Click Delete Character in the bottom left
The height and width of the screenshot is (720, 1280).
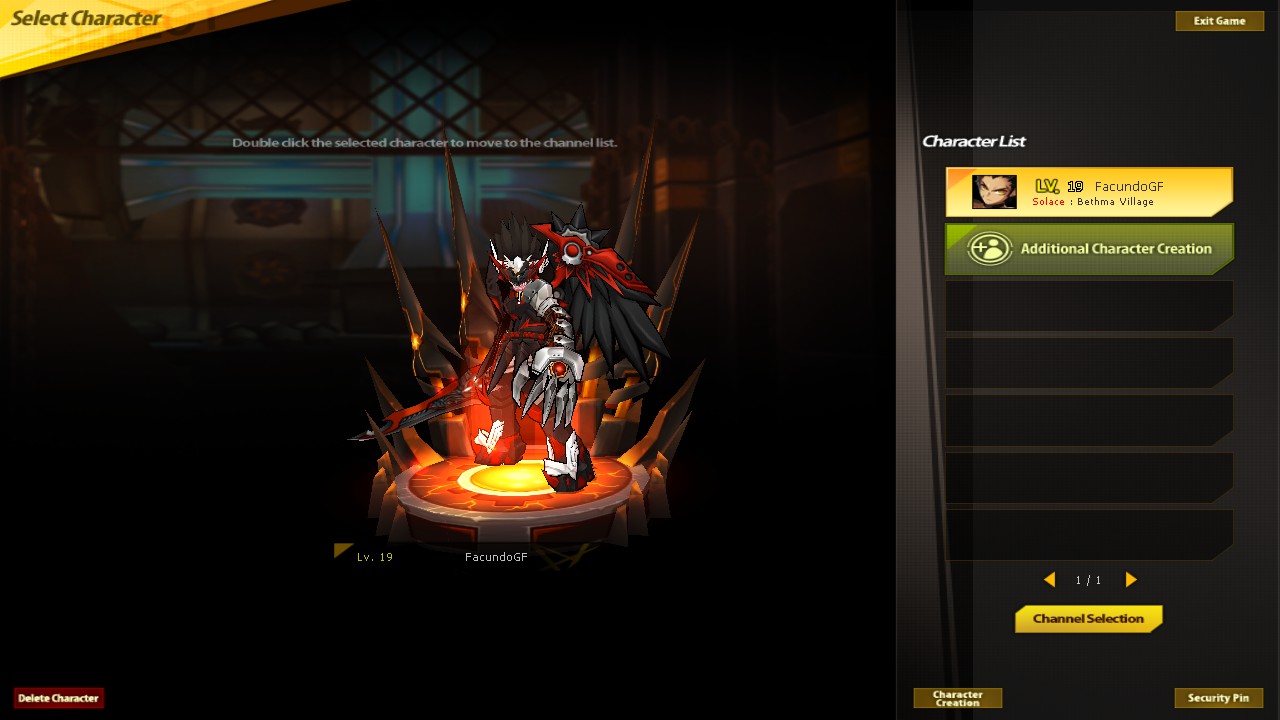(58, 697)
